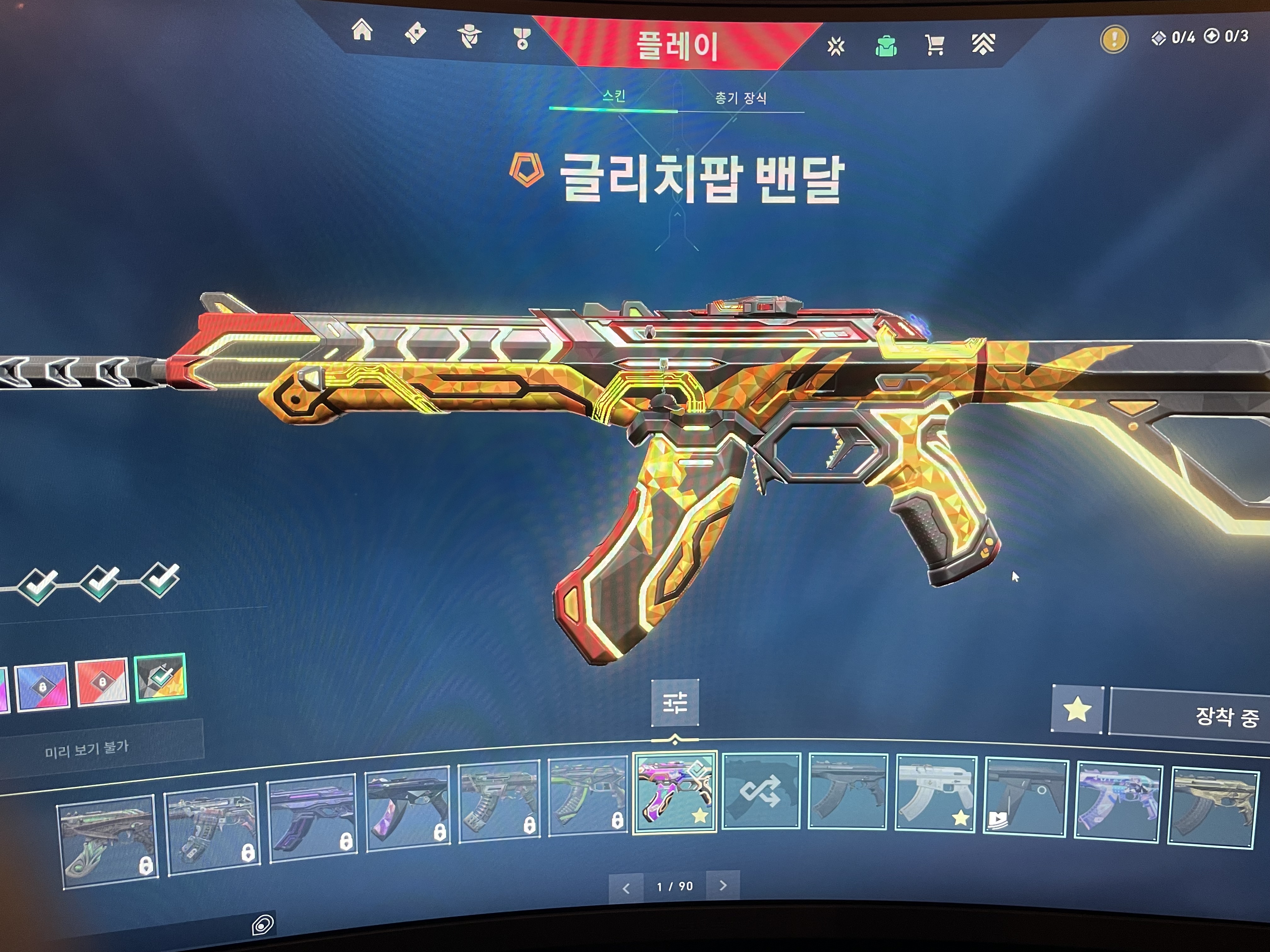Image resolution: width=1270 pixels, height=952 pixels.
Task: Choose the locked red and white variant
Action: [102, 682]
